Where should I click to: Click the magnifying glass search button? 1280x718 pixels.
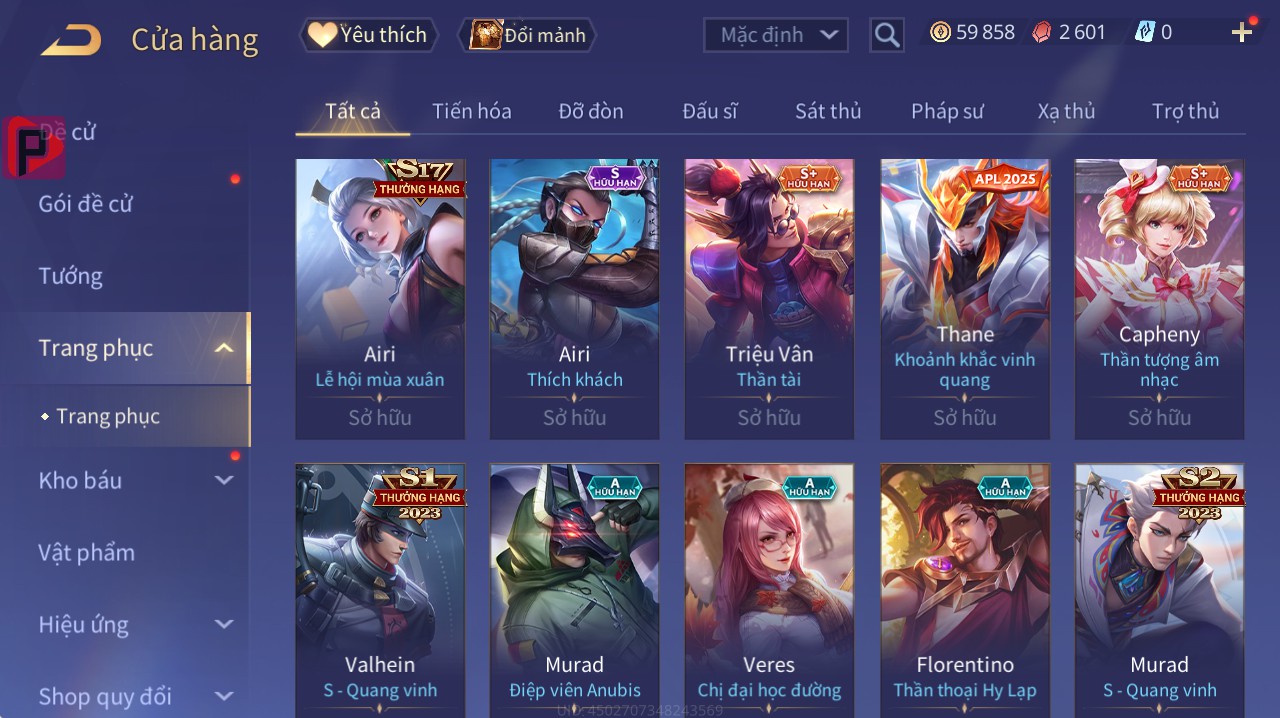coord(886,35)
